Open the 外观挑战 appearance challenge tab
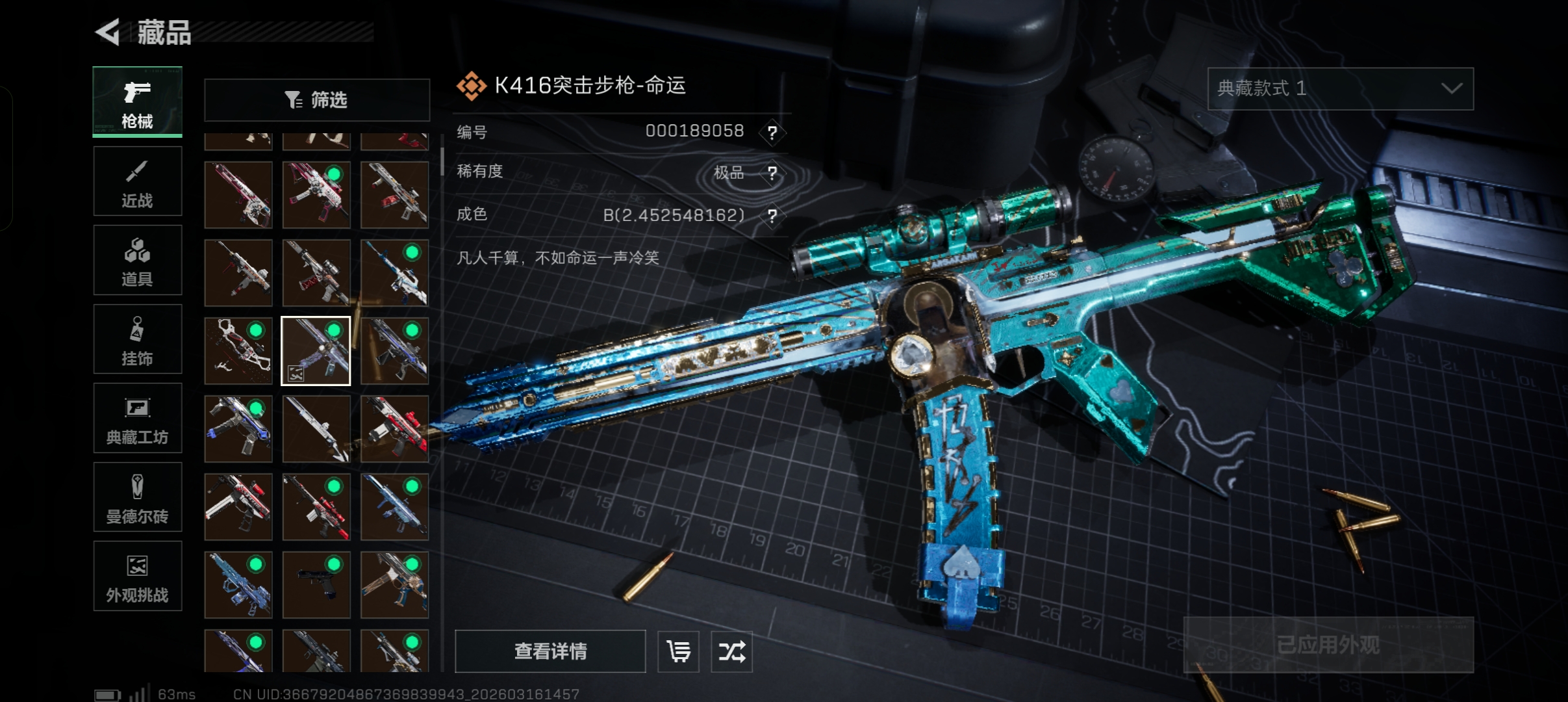1568x702 pixels. click(137, 577)
